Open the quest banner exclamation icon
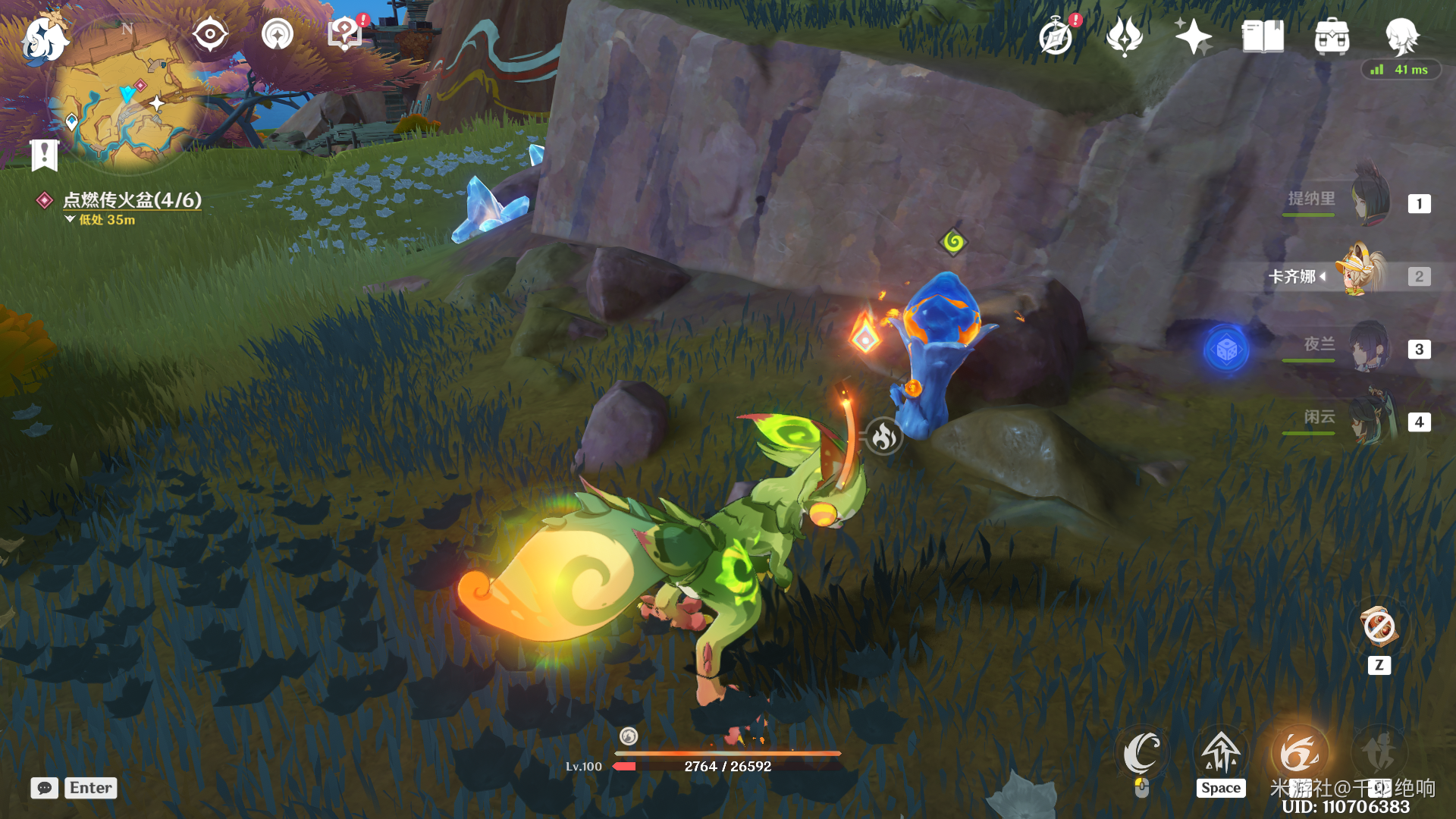The width and height of the screenshot is (1456, 819). point(45,155)
